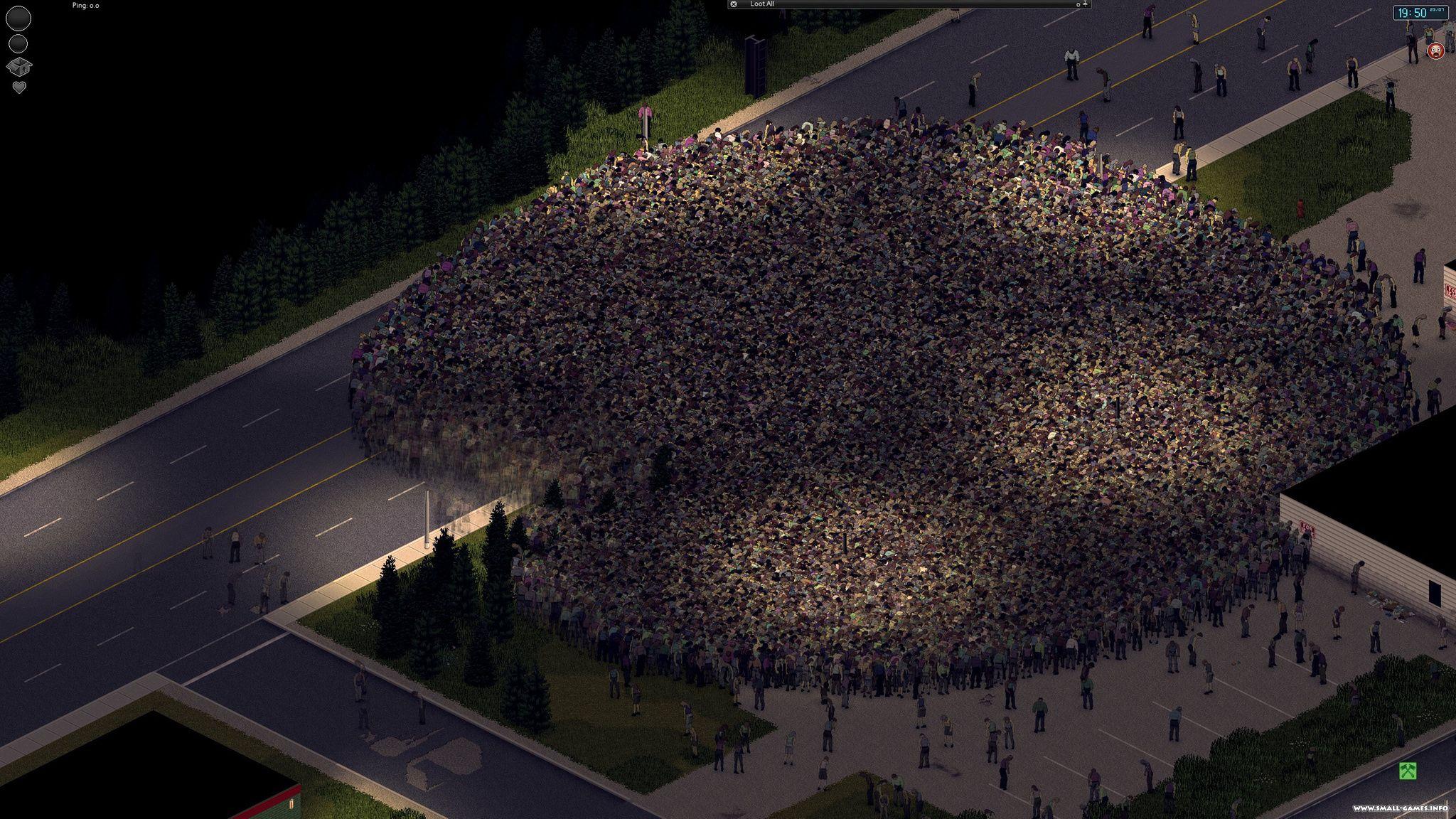Open the health panel with the heart icon

18,87
